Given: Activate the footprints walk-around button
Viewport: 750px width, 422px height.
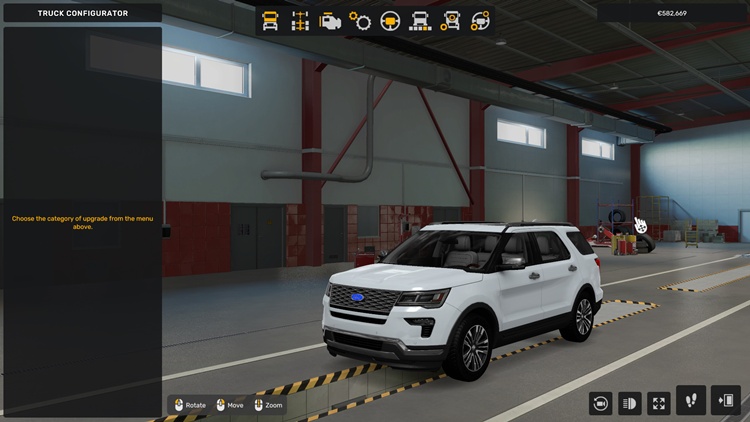Looking at the screenshot, I should [691, 401].
